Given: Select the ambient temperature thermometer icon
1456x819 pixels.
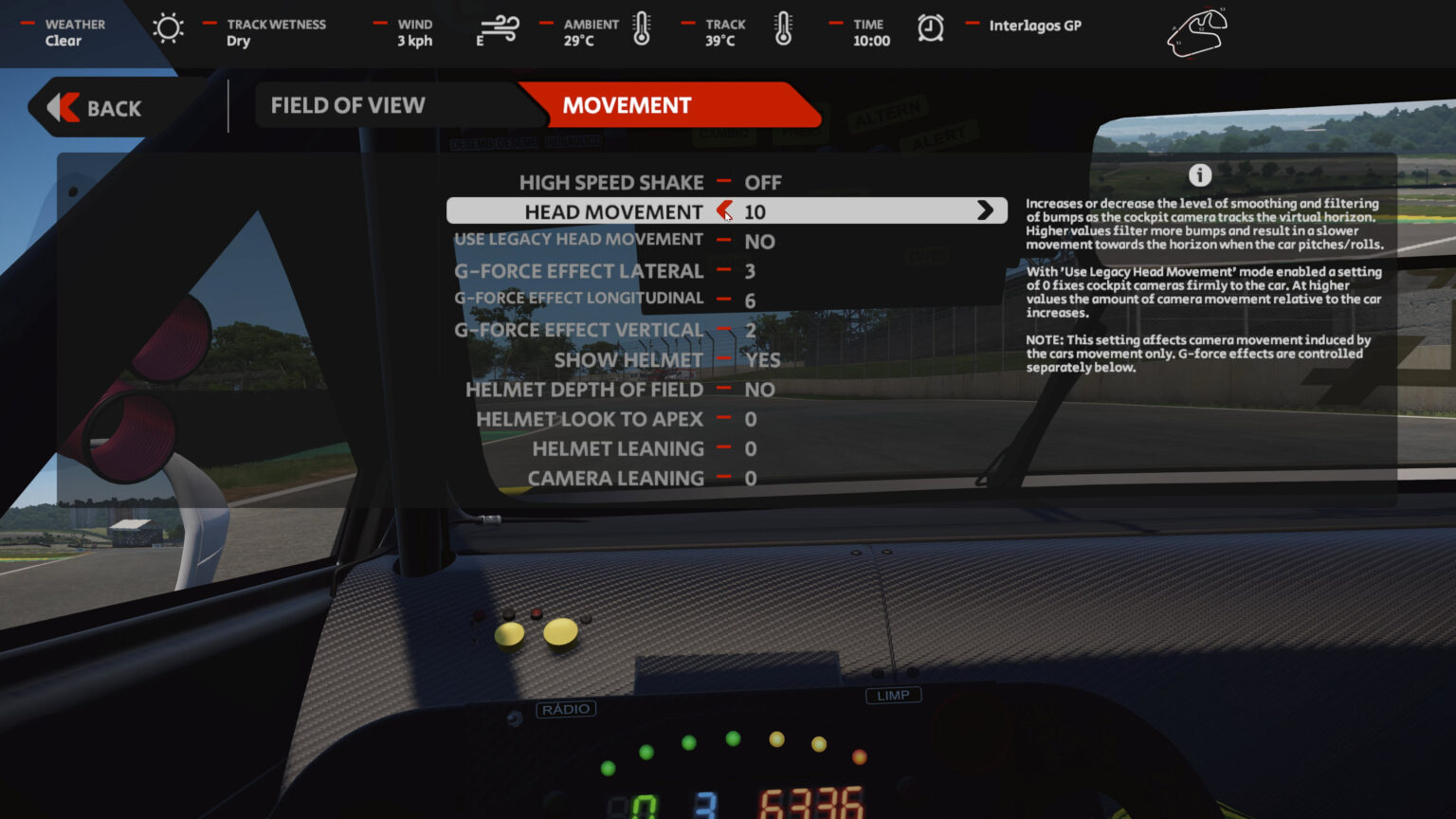Looking at the screenshot, I should click(x=641, y=29).
